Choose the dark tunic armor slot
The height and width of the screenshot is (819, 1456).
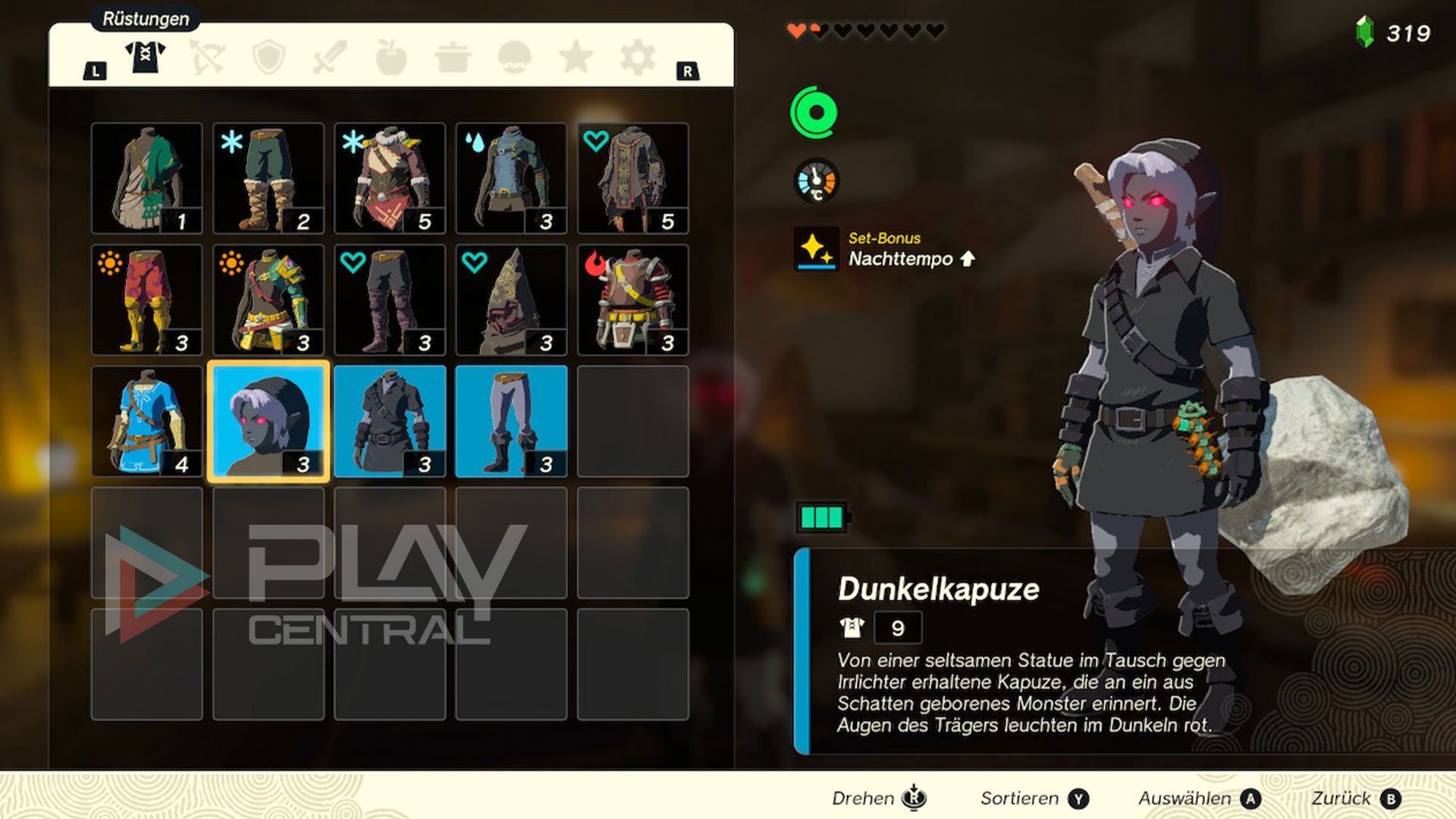[390, 422]
